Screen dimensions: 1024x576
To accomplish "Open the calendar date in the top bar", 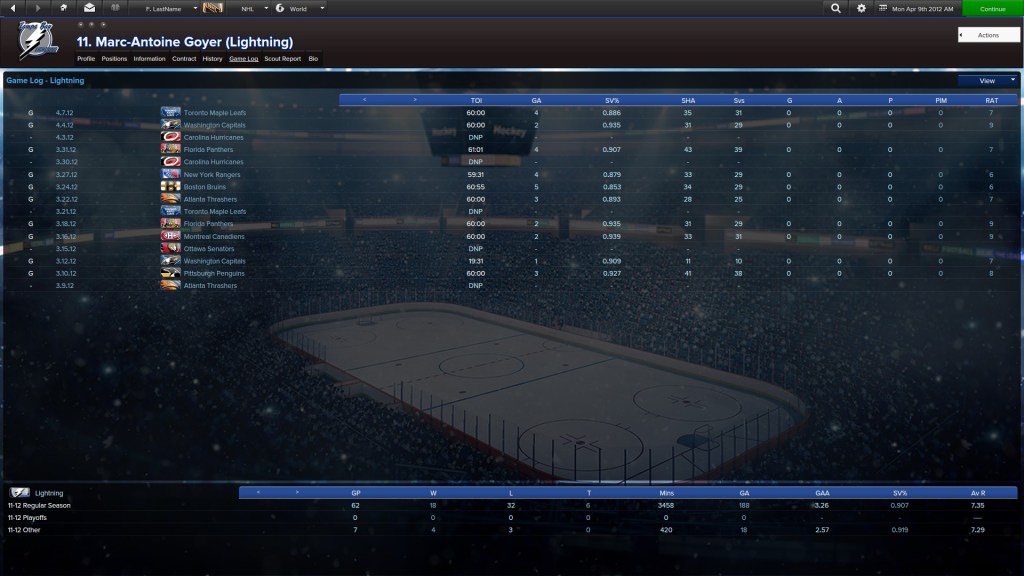I will (916, 8).
